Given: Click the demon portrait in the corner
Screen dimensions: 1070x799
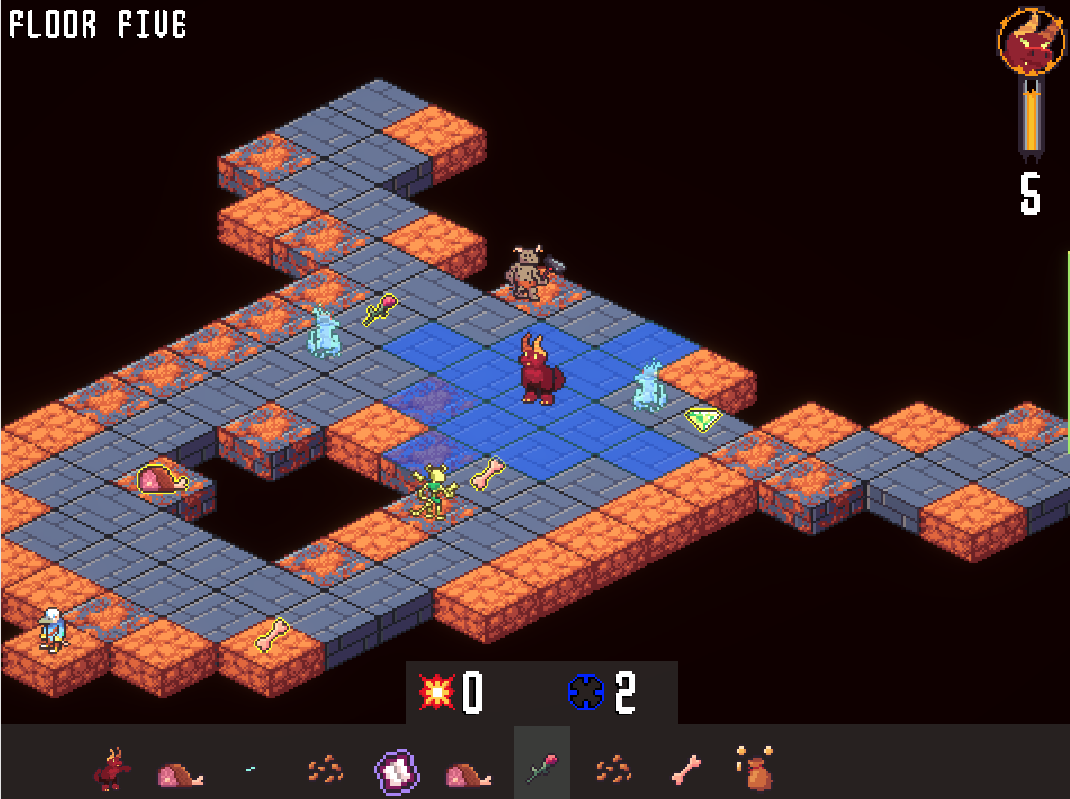Looking at the screenshot, I should pos(1030,42).
